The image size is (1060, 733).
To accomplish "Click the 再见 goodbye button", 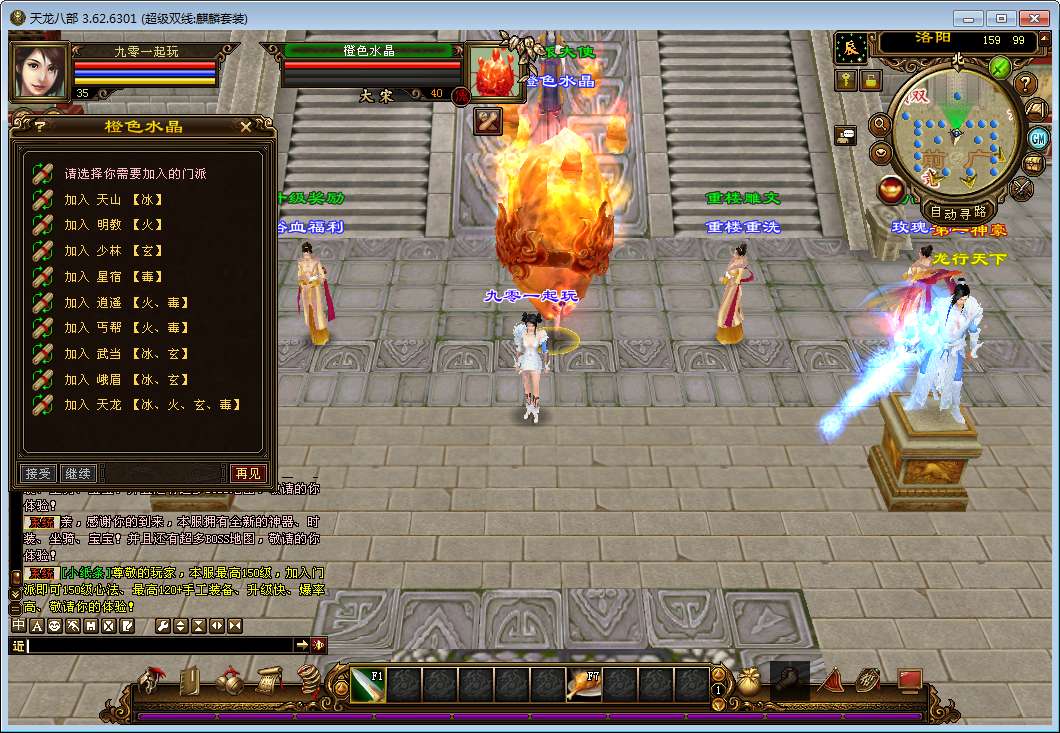I will tap(247, 473).
